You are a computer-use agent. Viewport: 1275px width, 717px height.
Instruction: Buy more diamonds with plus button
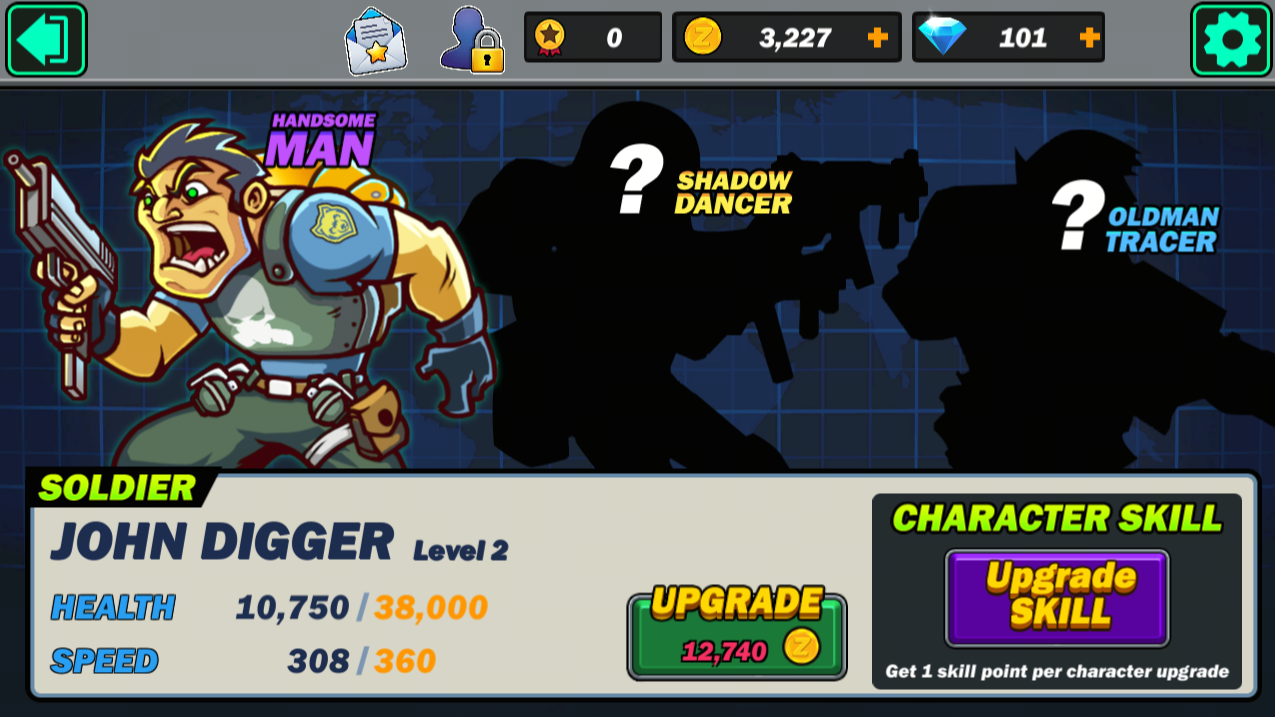pyautogui.click(x=1089, y=38)
